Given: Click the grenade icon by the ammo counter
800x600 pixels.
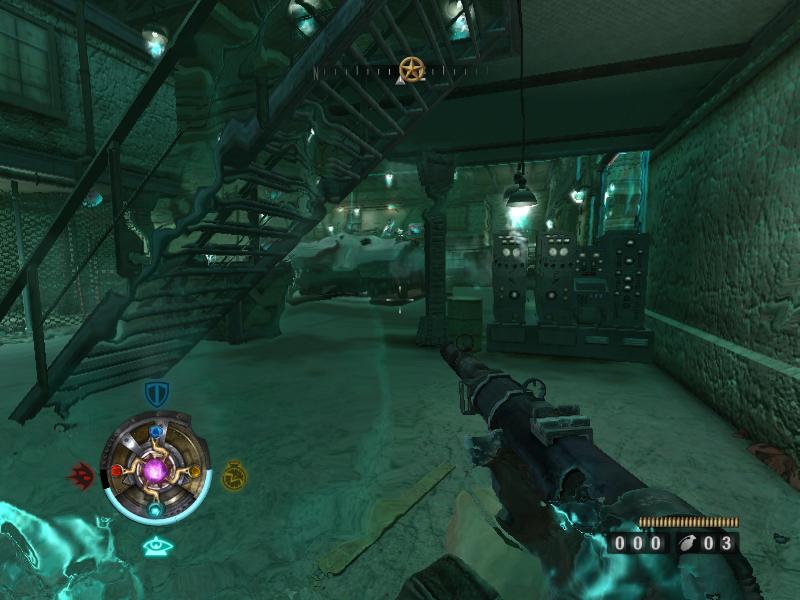Looking at the screenshot, I should tap(687, 543).
